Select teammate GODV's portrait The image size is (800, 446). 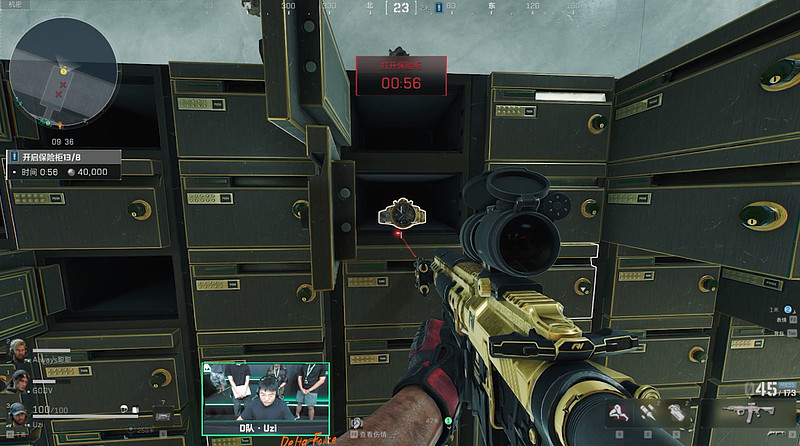tap(17, 382)
